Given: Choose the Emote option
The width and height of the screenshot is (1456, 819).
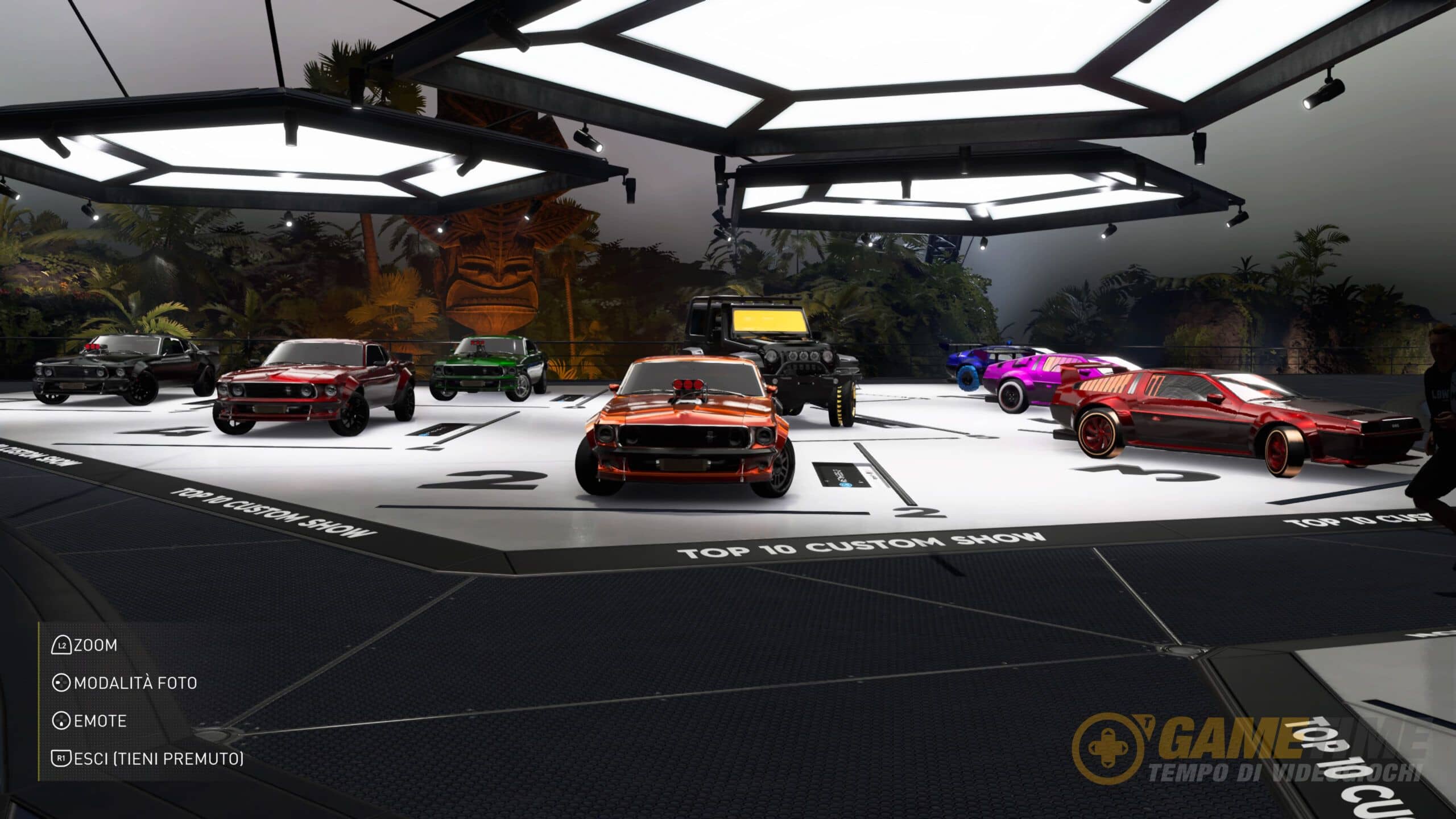Looking at the screenshot, I should pyautogui.click(x=90, y=721).
